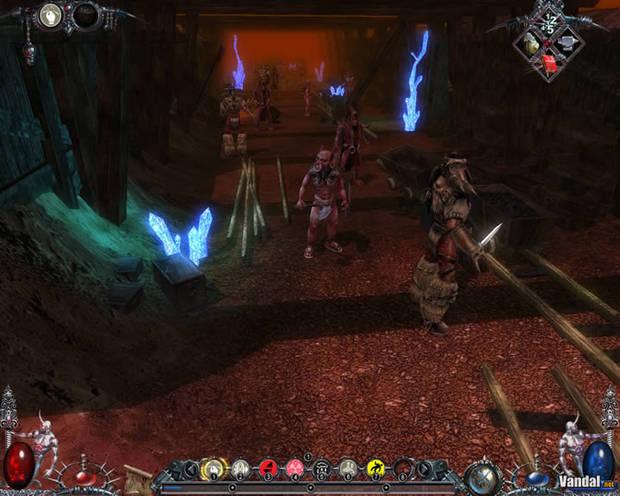Click the hand icon in the top-left medallion
The image size is (620, 496).
(x=50, y=14)
